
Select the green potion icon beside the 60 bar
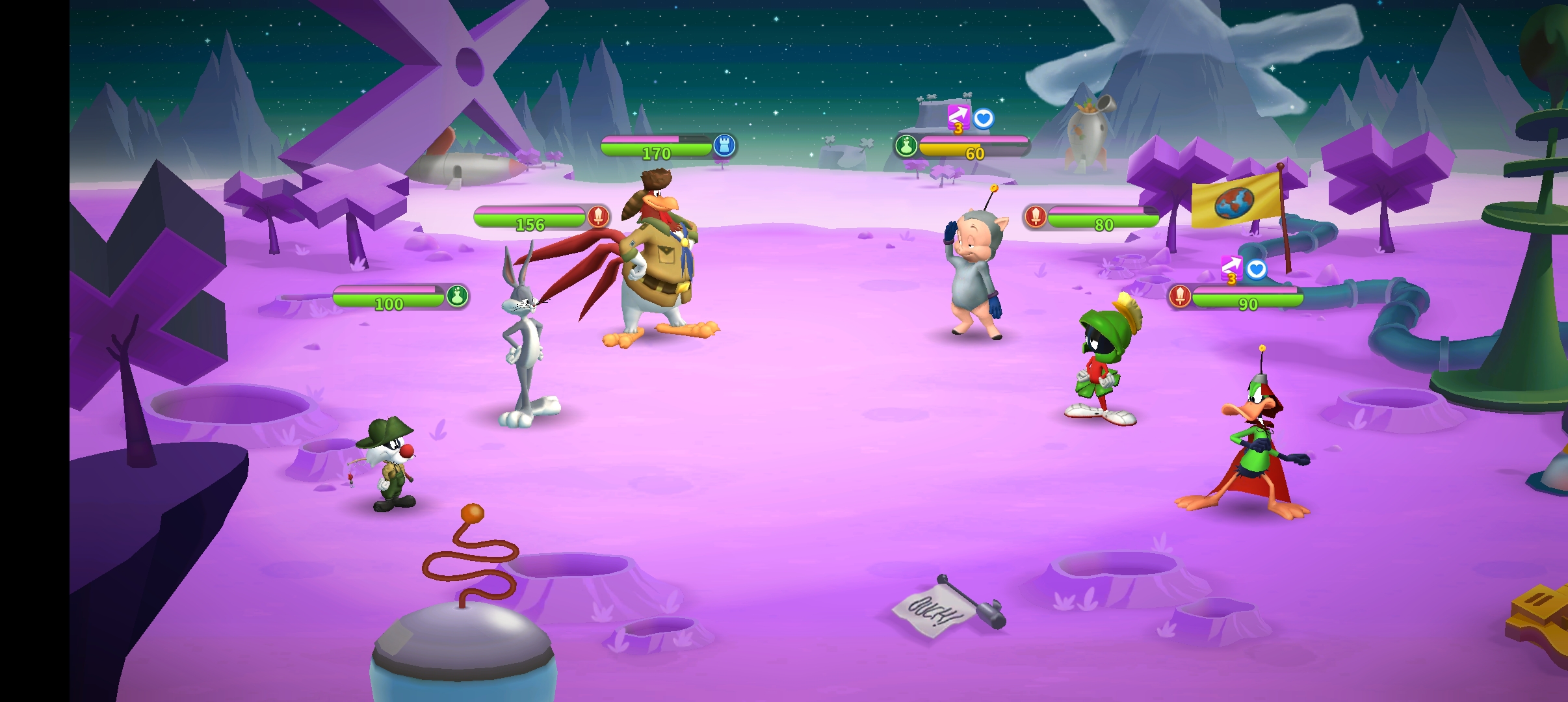tap(906, 146)
